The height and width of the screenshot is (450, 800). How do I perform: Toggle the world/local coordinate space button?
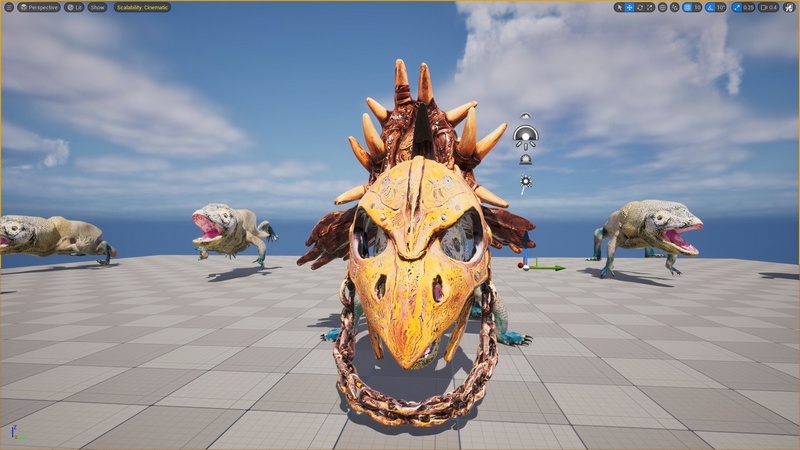pyautogui.click(x=664, y=7)
